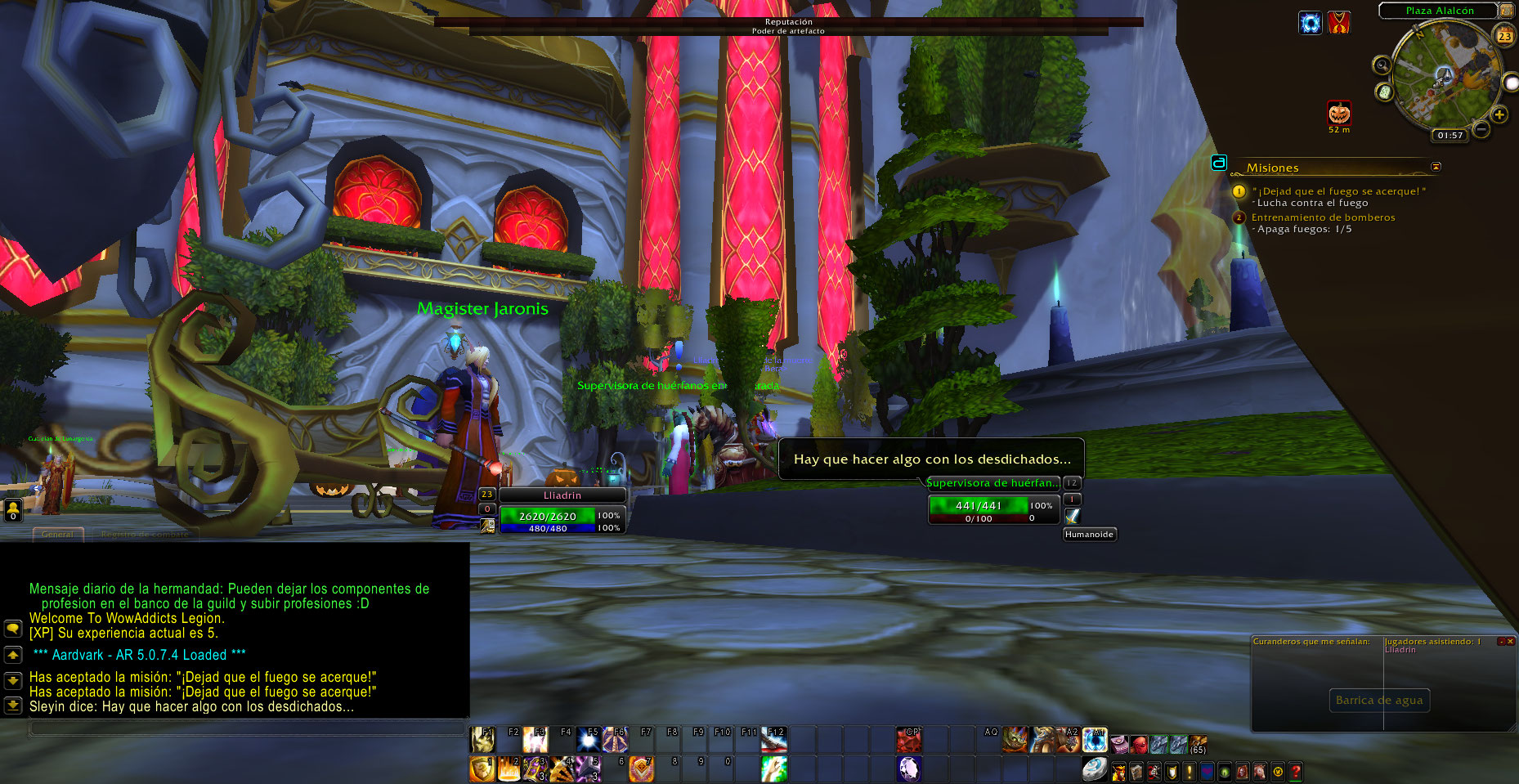This screenshot has width=1519, height=784.
Task: Select the quest "¡Dejad que el fuego se acerque!"
Action: click(x=1339, y=191)
